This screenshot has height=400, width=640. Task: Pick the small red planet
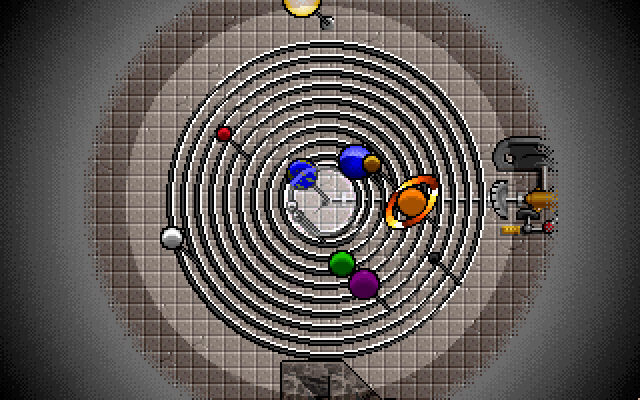point(224,133)
